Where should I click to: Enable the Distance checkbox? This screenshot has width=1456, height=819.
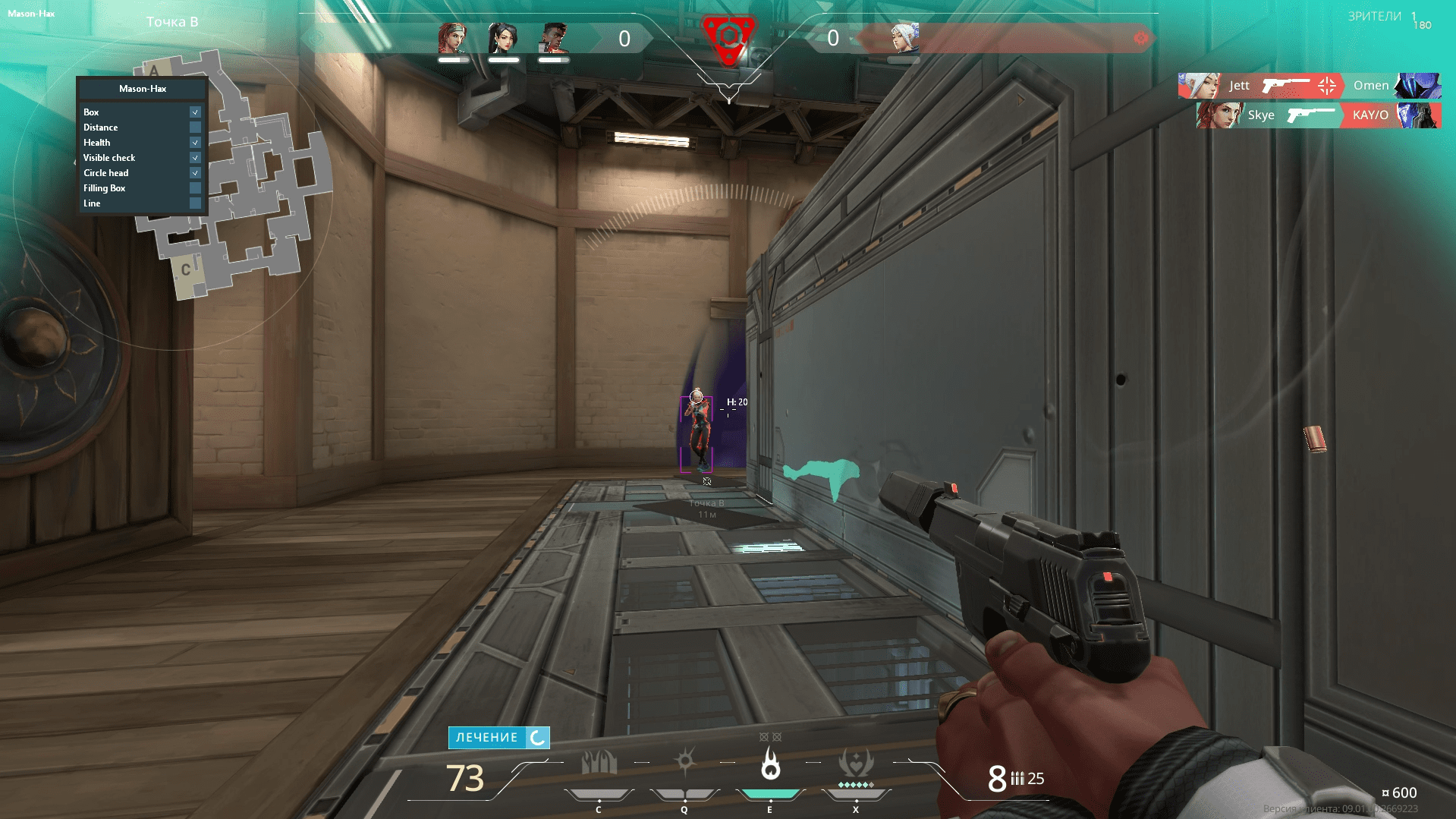coord(195,128)
